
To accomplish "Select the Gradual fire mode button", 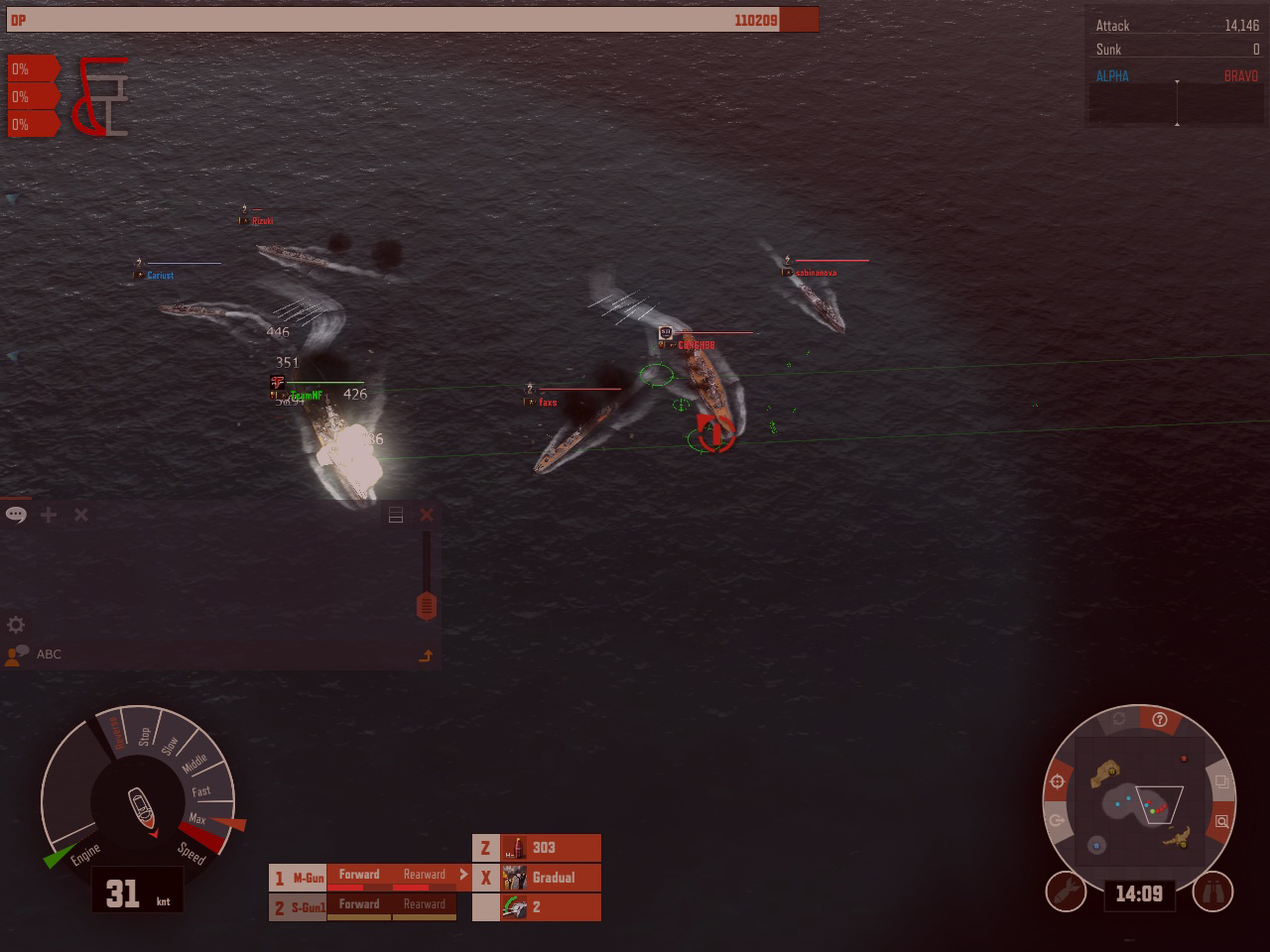I will coord(552,878).
